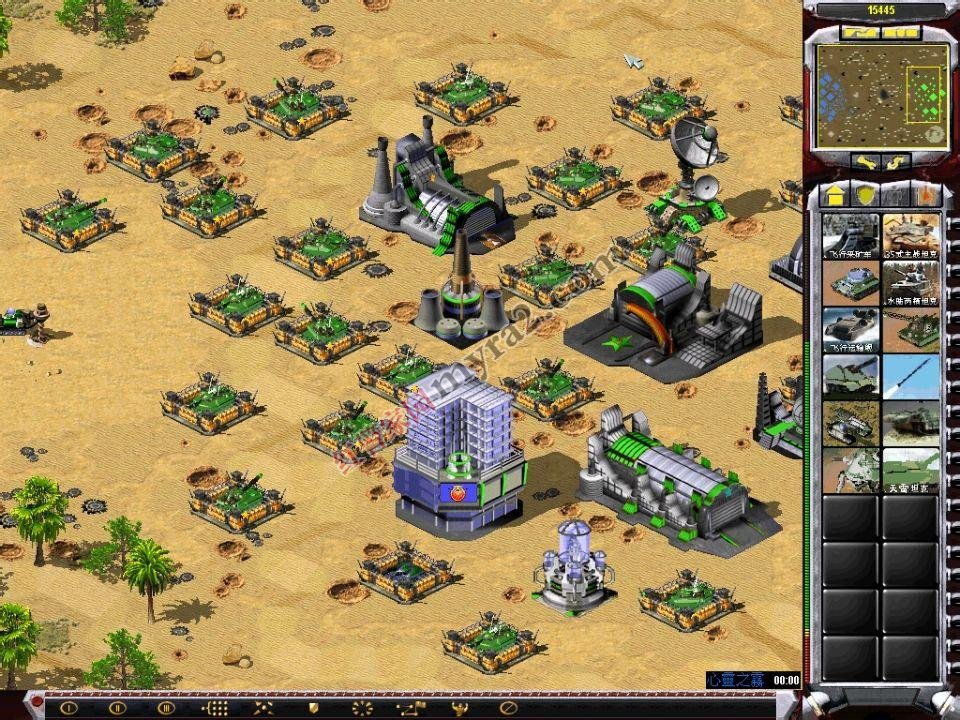
Task: Build the 水陆两栖坦克 unit
Action: click(911, 283)
